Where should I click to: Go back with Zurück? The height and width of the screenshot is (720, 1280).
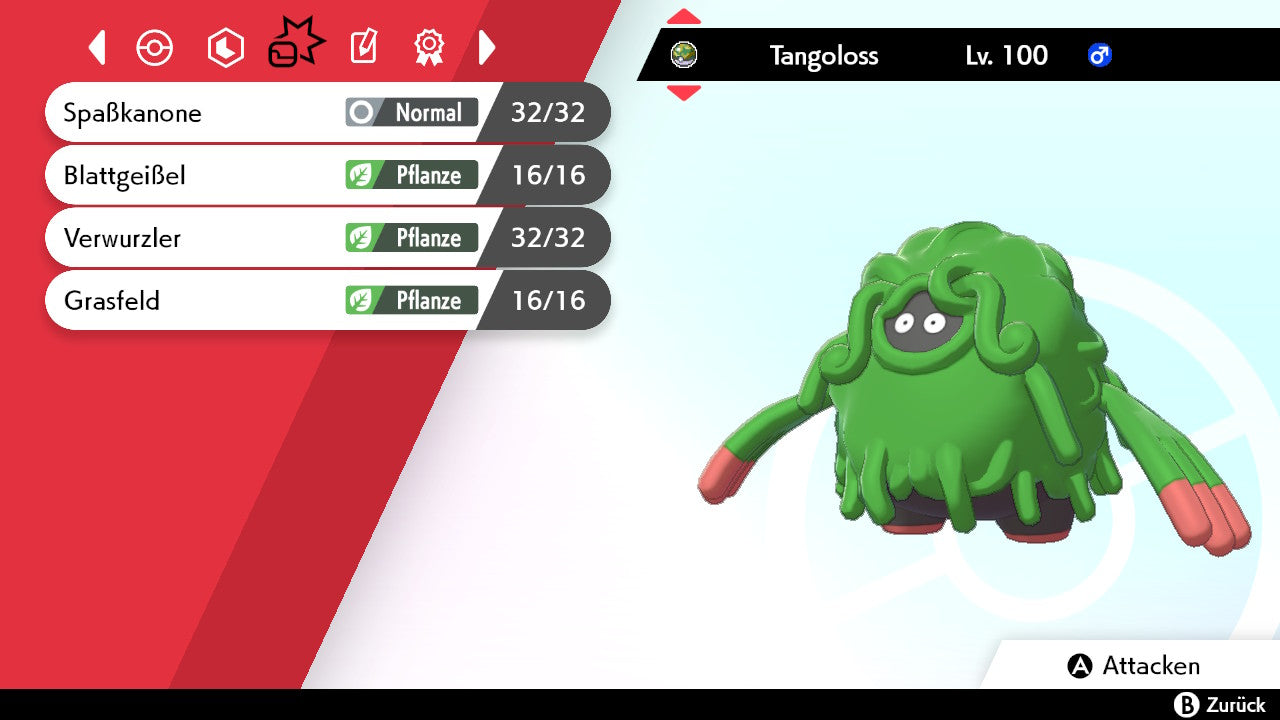1220,705
